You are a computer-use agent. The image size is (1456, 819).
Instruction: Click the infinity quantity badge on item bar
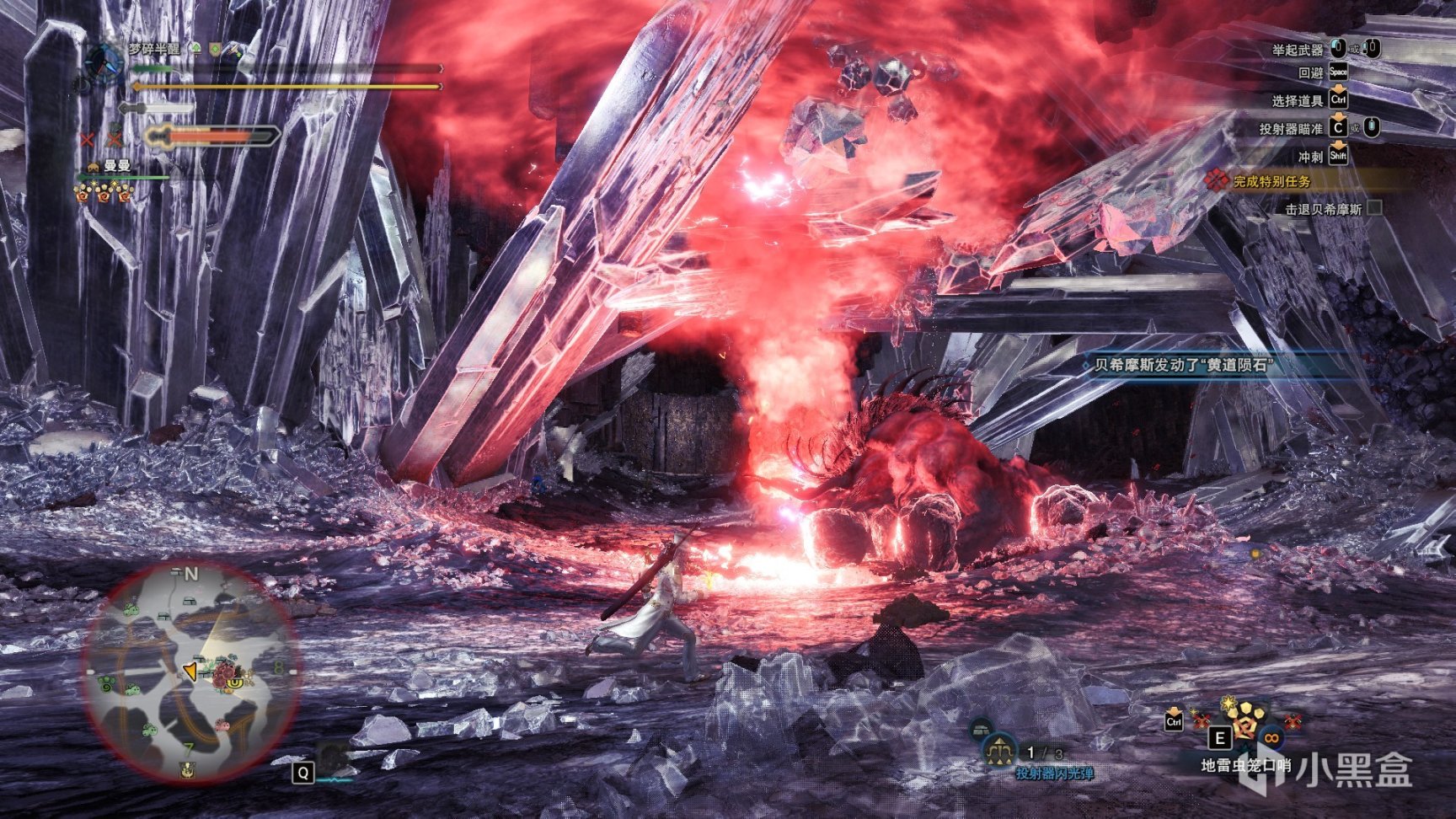1271,739
